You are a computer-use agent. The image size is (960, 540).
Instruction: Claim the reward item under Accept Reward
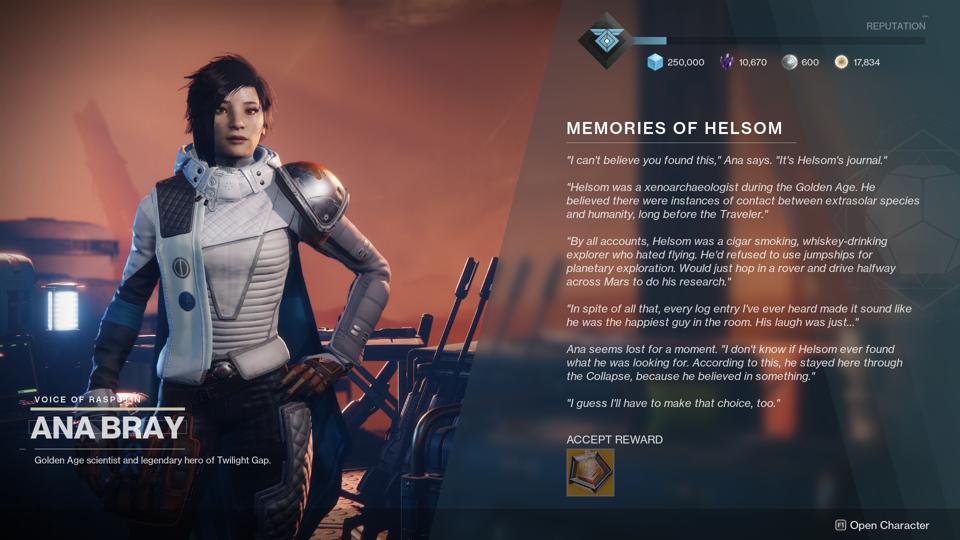(x=590, y=472)
